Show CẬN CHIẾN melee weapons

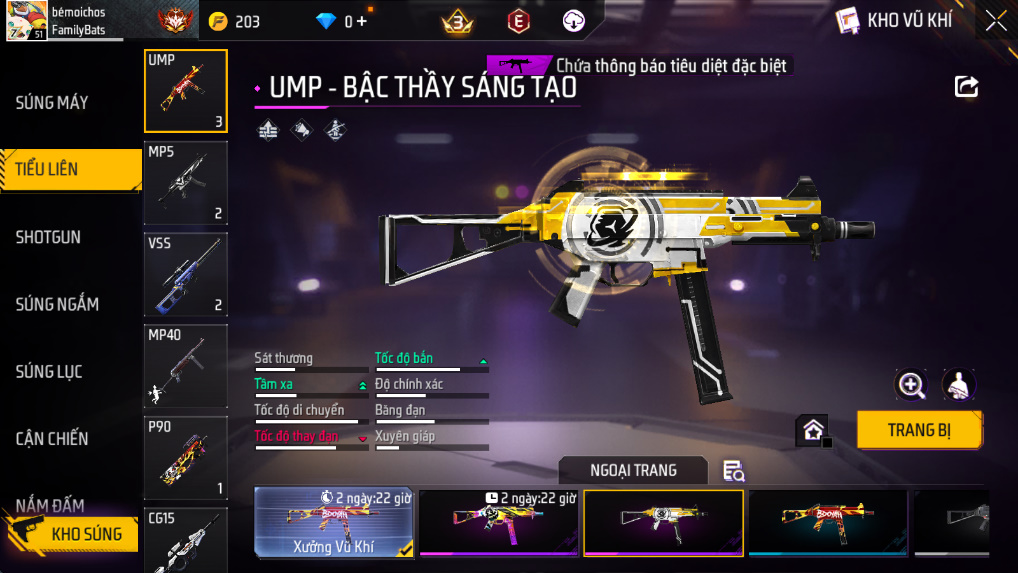[x=52, y=438]
